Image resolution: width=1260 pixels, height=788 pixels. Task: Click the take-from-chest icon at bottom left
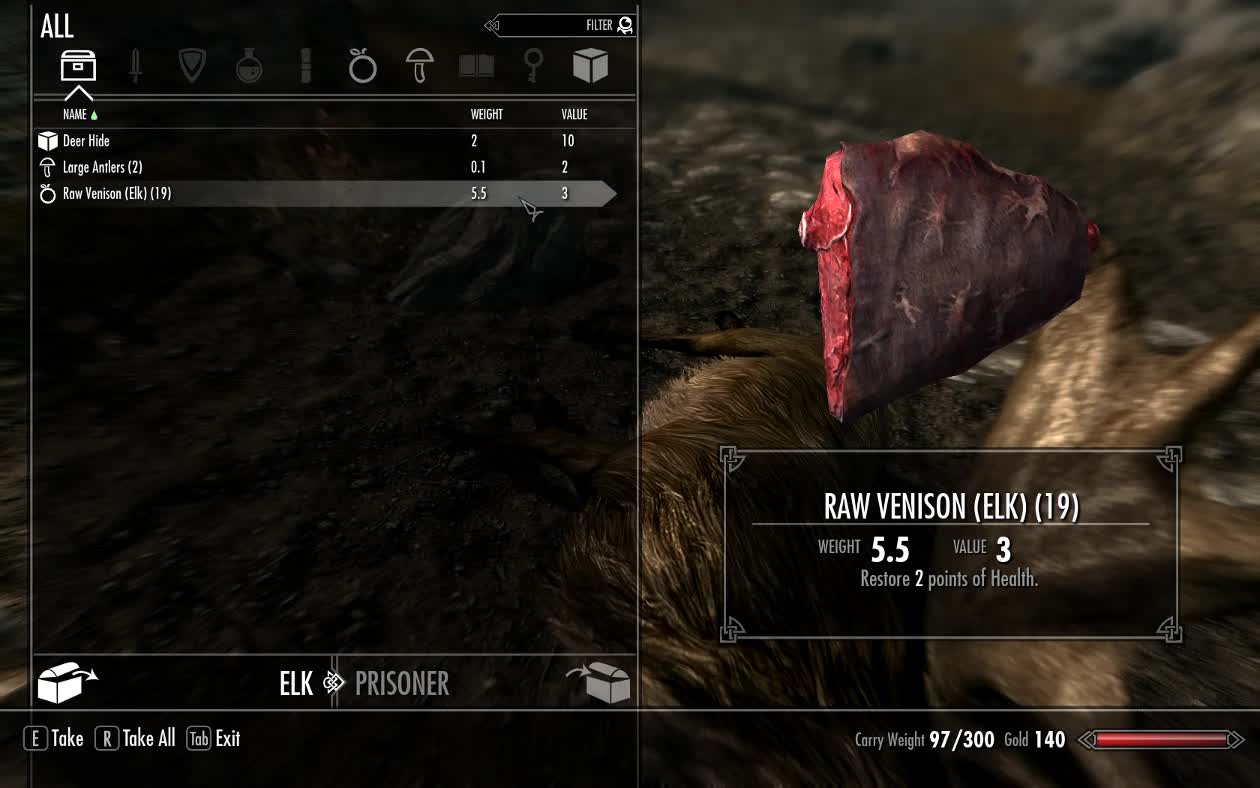tap(66, 683)
